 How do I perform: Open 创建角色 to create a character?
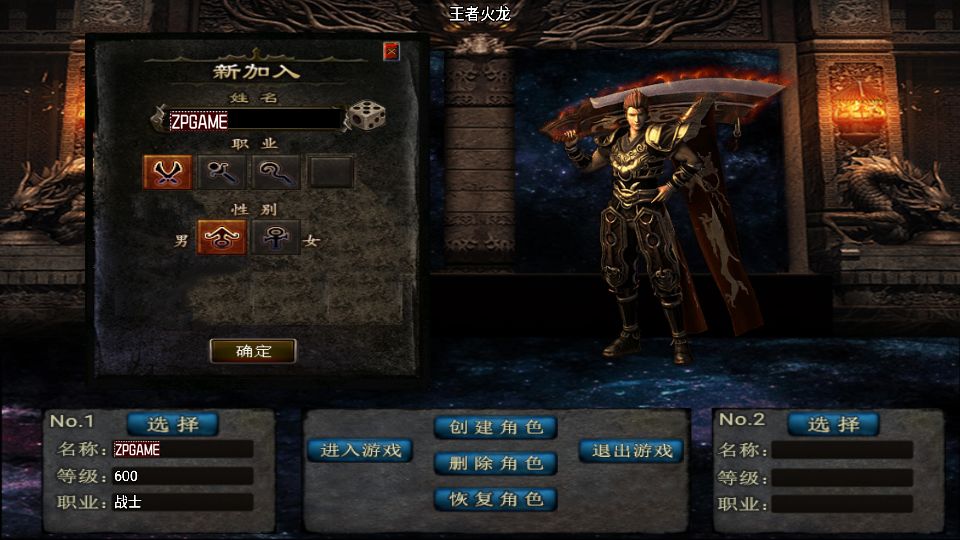pos(495,428)
